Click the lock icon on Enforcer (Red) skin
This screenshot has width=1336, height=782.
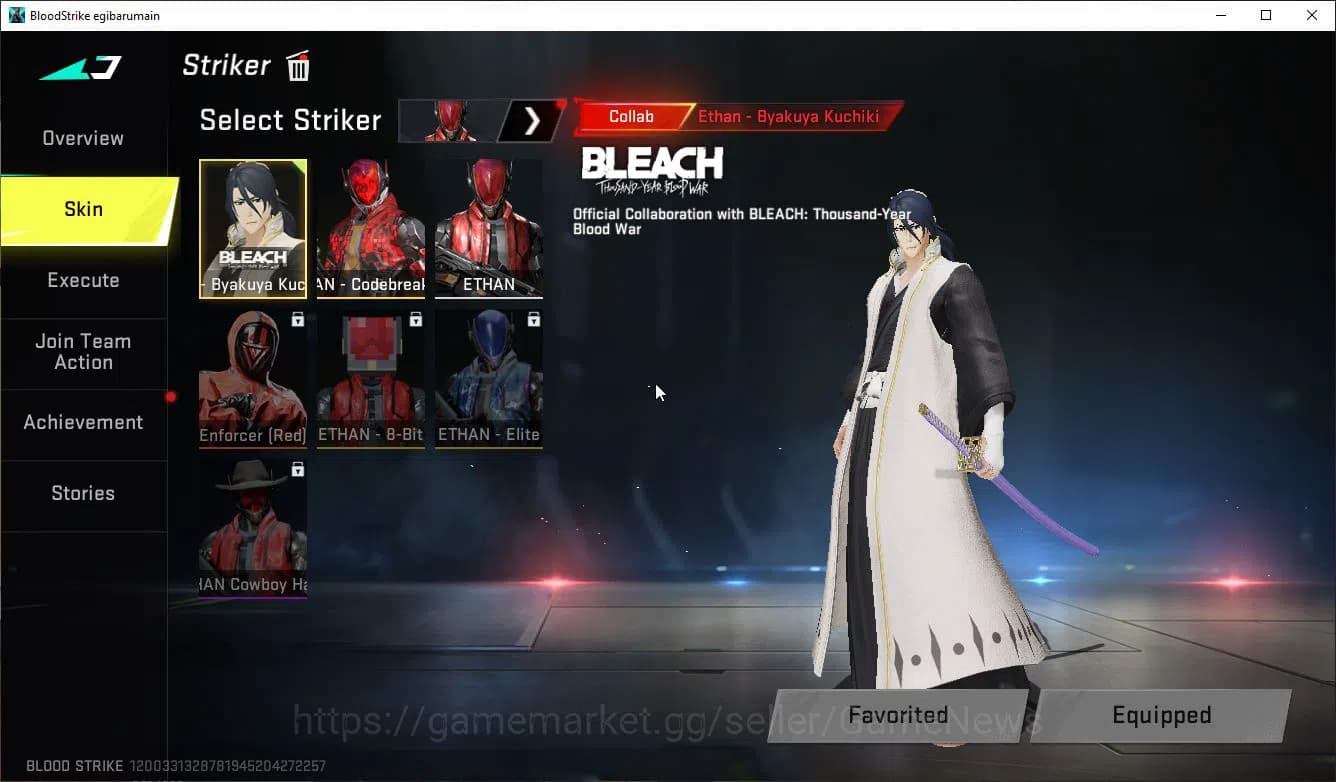[297, 318]
